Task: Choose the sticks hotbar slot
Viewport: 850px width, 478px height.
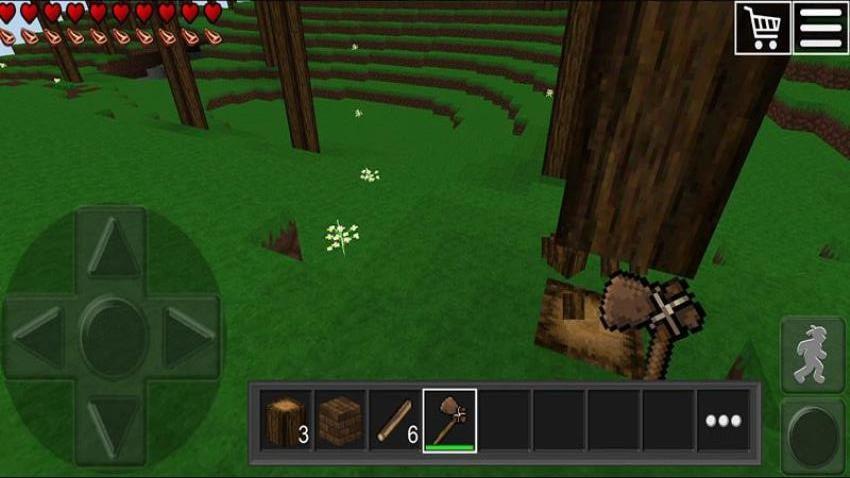Action: point(395,420)
